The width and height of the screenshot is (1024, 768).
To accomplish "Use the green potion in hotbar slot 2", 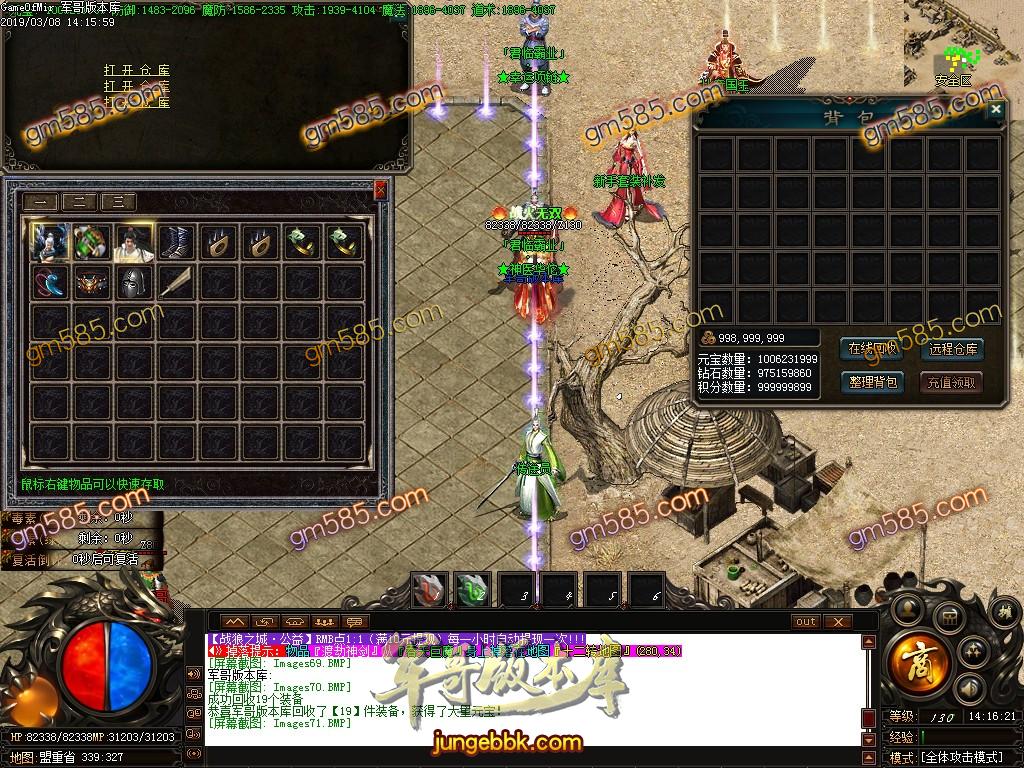I will 473,590.
